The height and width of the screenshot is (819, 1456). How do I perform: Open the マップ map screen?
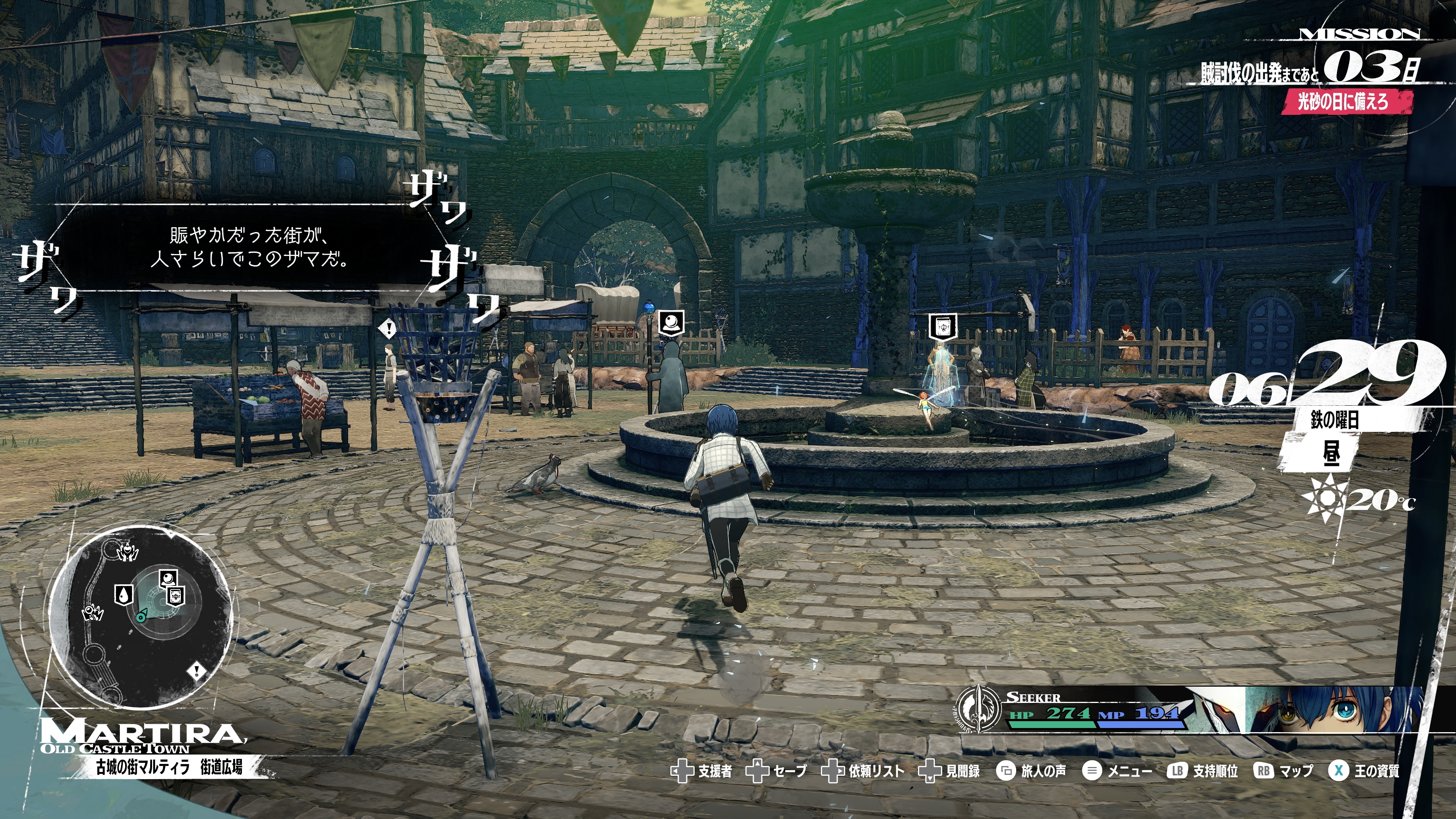click(1284, 771)
